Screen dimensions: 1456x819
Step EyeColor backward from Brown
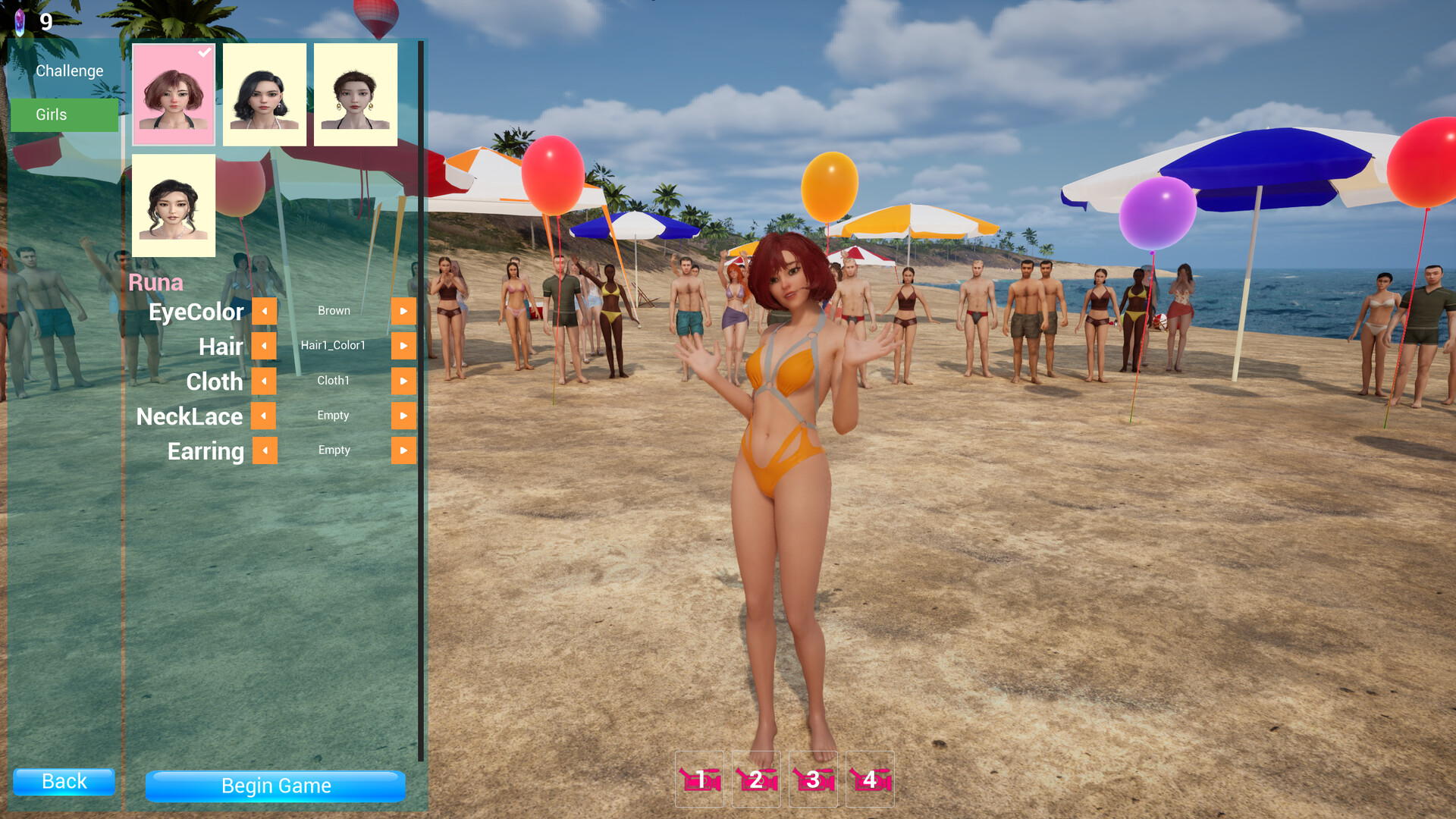point(264,311)
